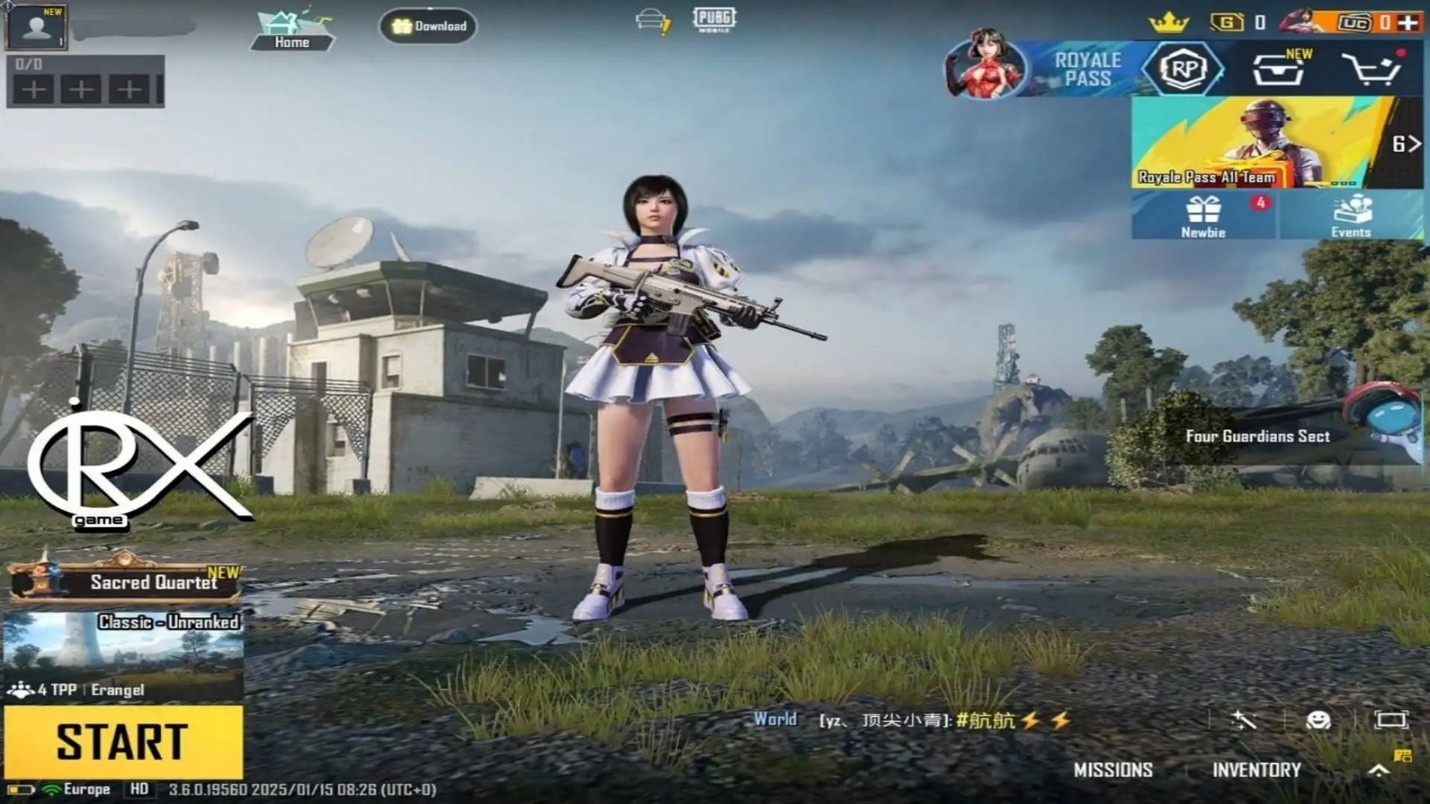Open the Missions screen
The width and height of the screenshot is (1430, 804).
(x=1113, y=770)
